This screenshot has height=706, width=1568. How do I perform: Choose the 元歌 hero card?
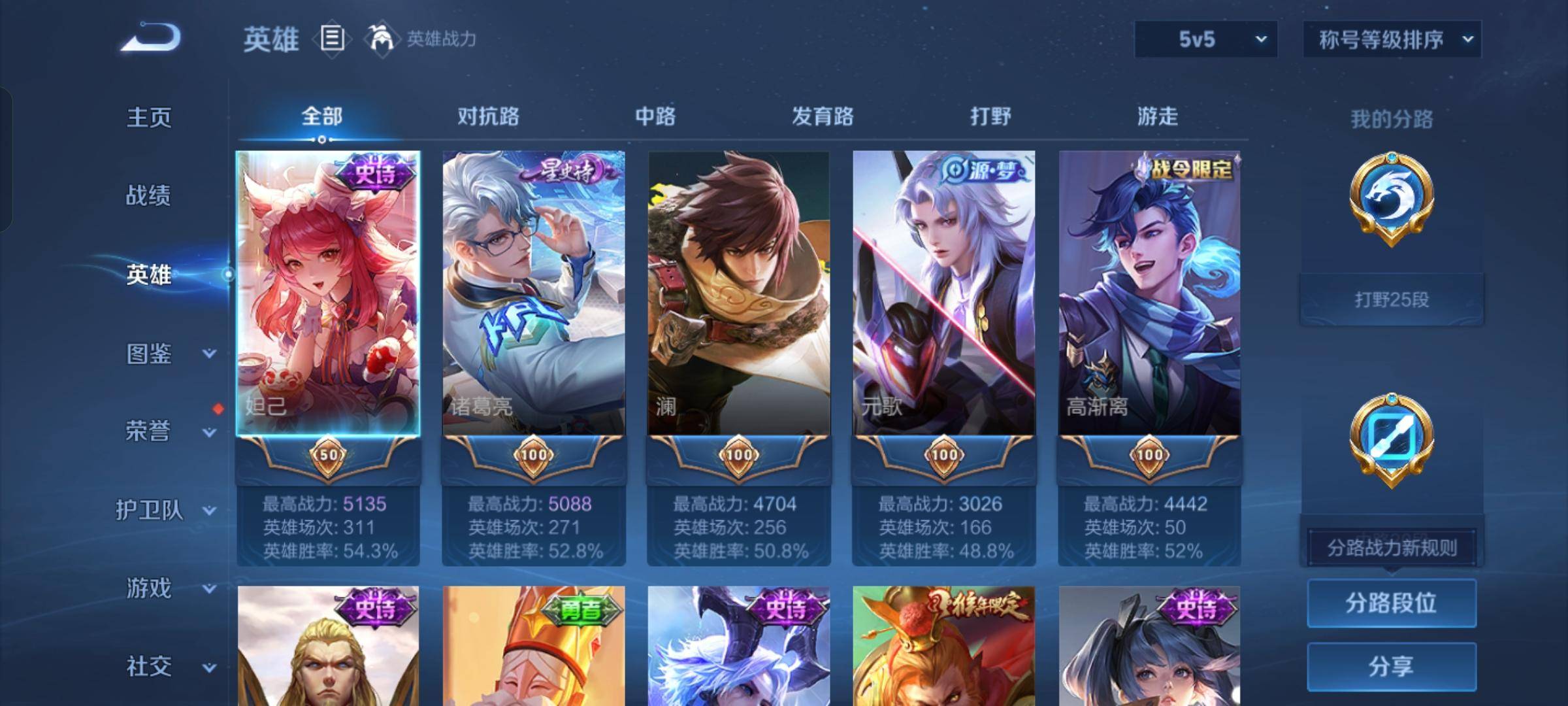pyautogui.click(x=943, y=294)
